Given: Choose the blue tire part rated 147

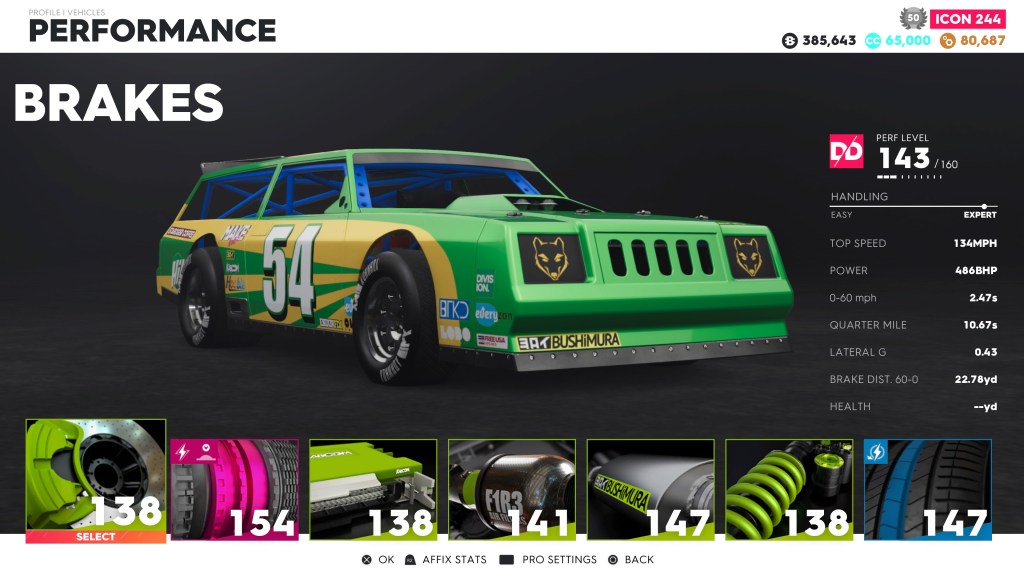Looking at the screenshot, I should pos(927,490).
